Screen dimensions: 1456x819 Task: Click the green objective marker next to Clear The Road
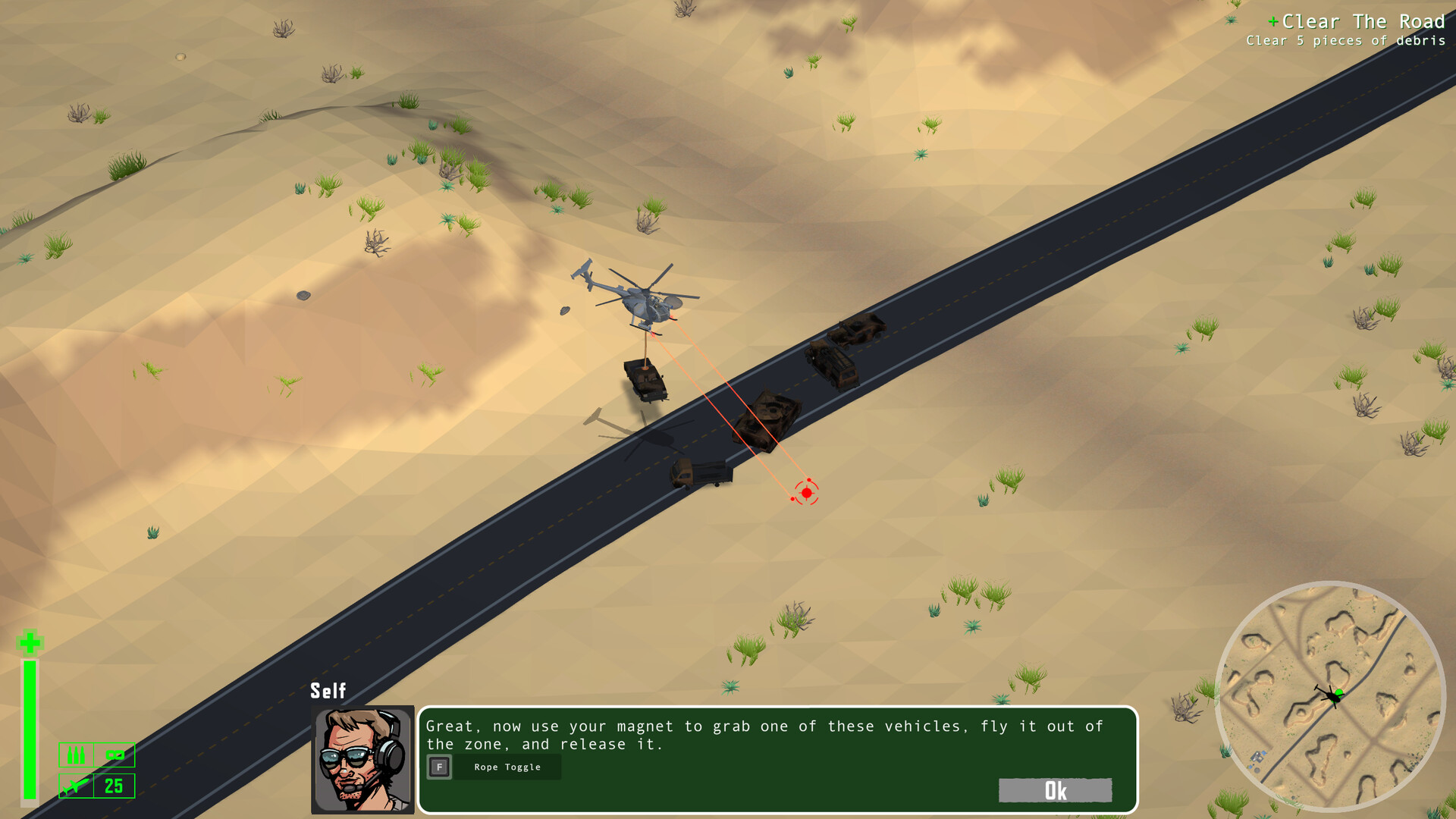[1274, 22]
